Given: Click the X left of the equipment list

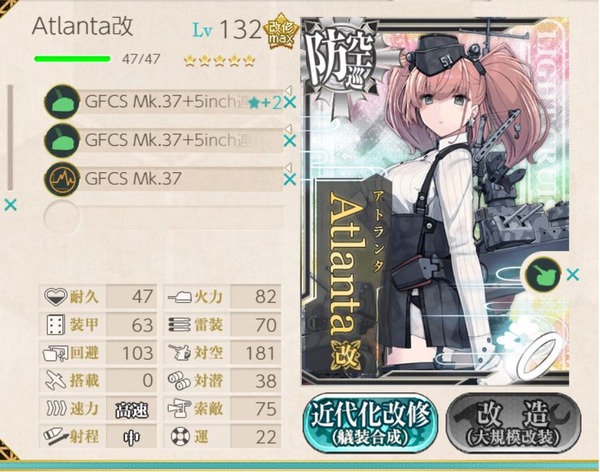Looking at the screenshot, I should click(x=10, y=205).
